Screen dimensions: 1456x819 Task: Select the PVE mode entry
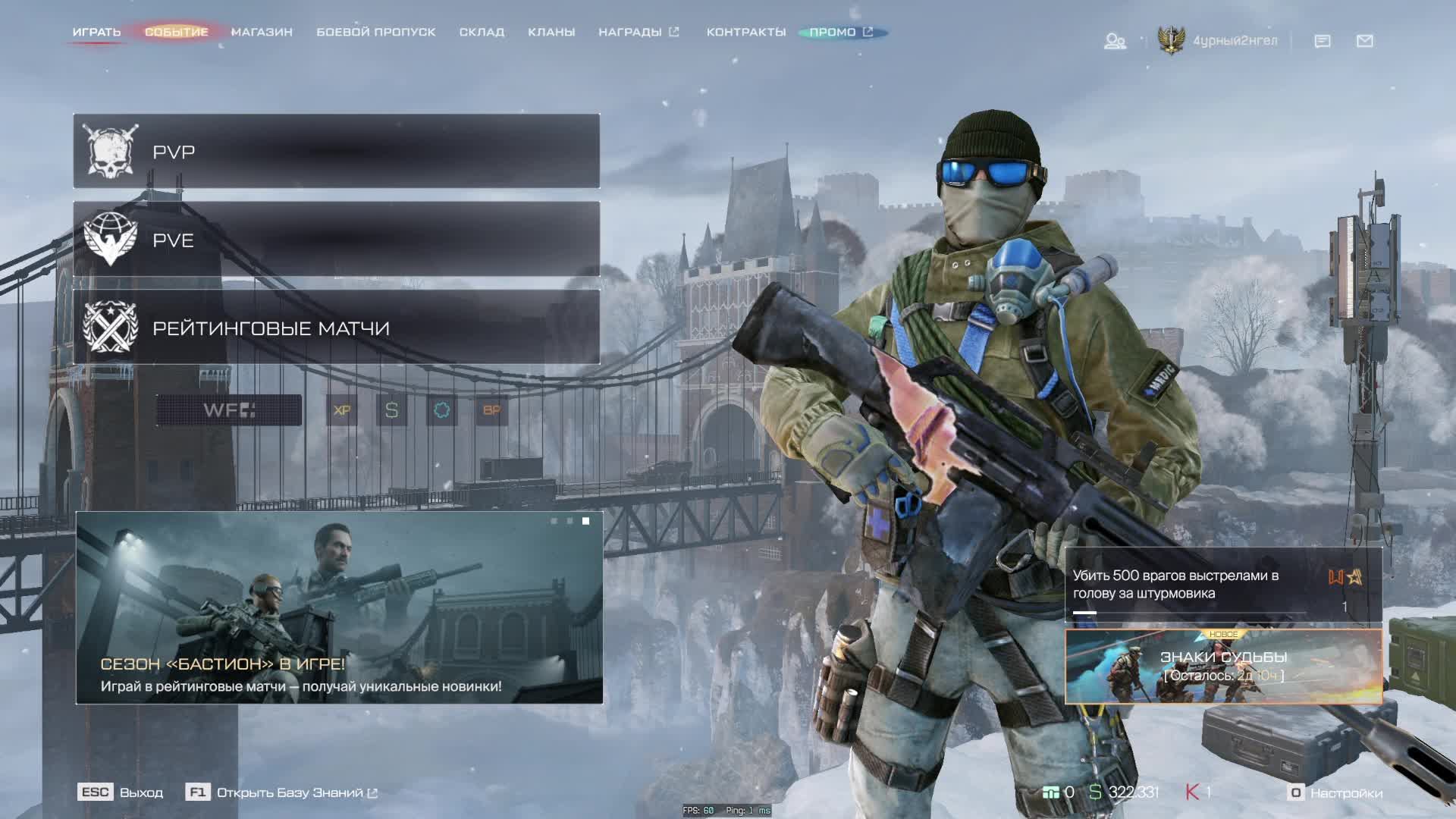point(336,240)
